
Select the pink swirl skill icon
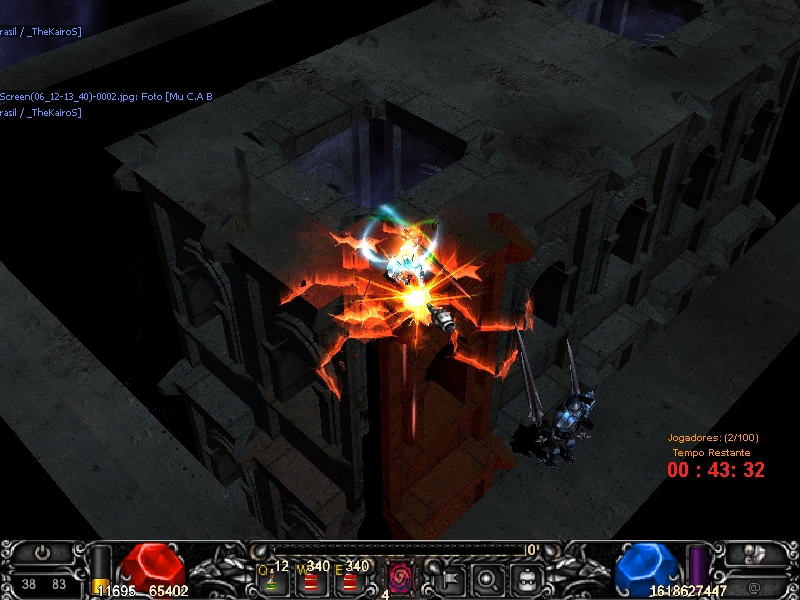coord(401,577)
